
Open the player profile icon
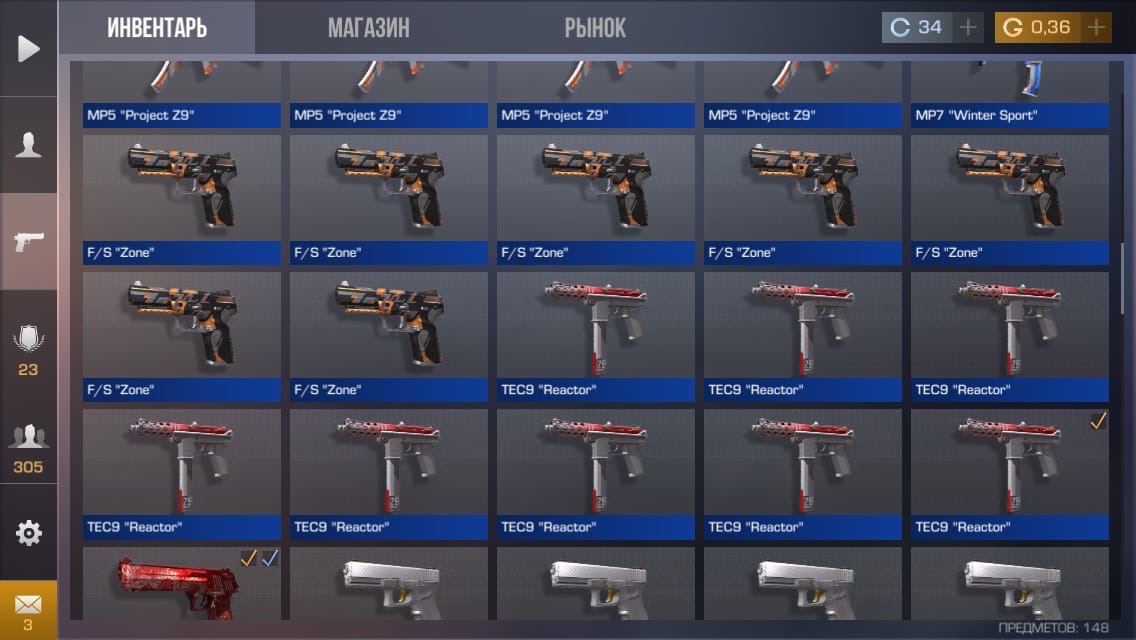28,145
